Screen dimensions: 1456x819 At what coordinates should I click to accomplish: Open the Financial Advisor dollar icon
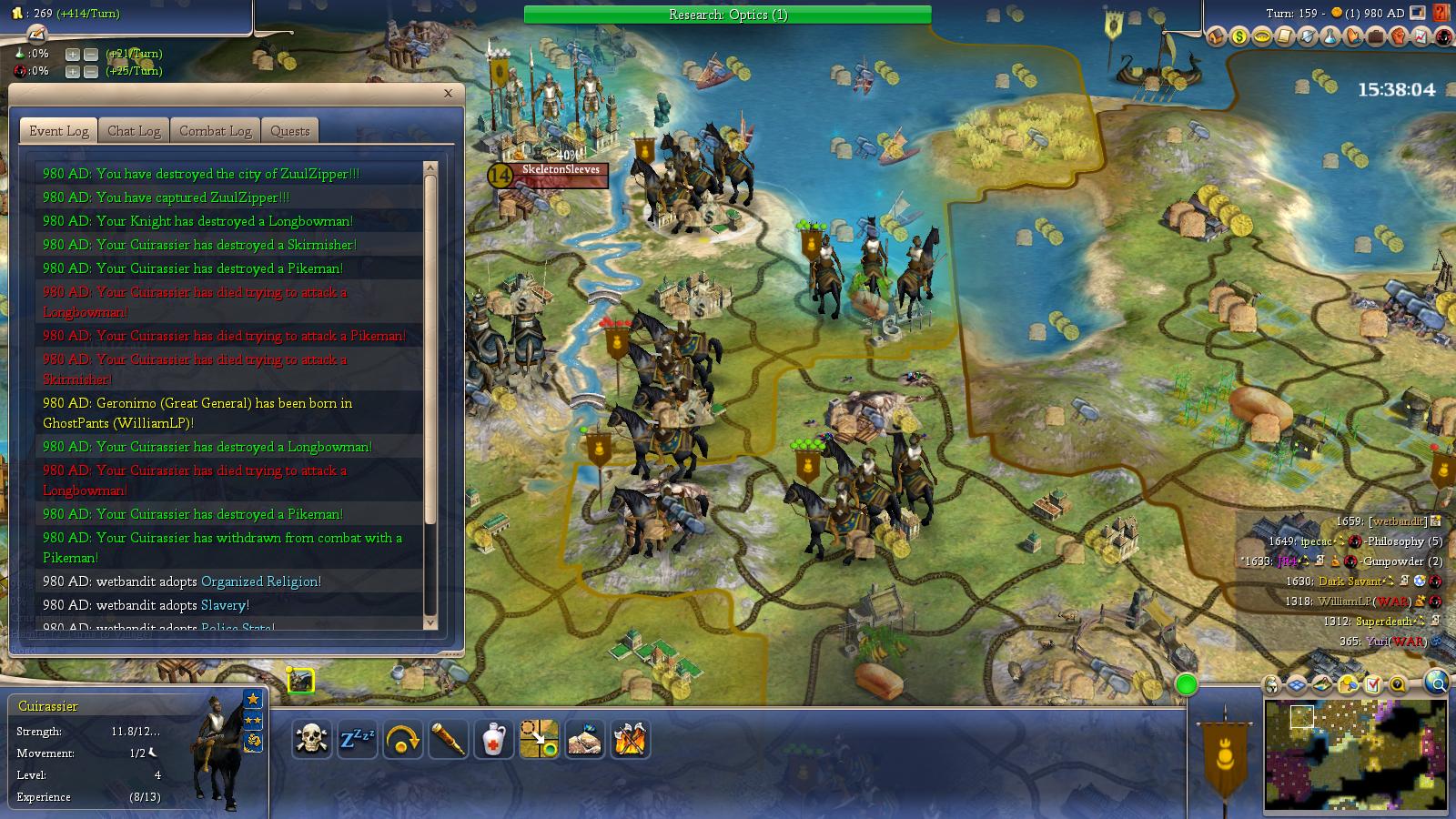[1239, 36]
